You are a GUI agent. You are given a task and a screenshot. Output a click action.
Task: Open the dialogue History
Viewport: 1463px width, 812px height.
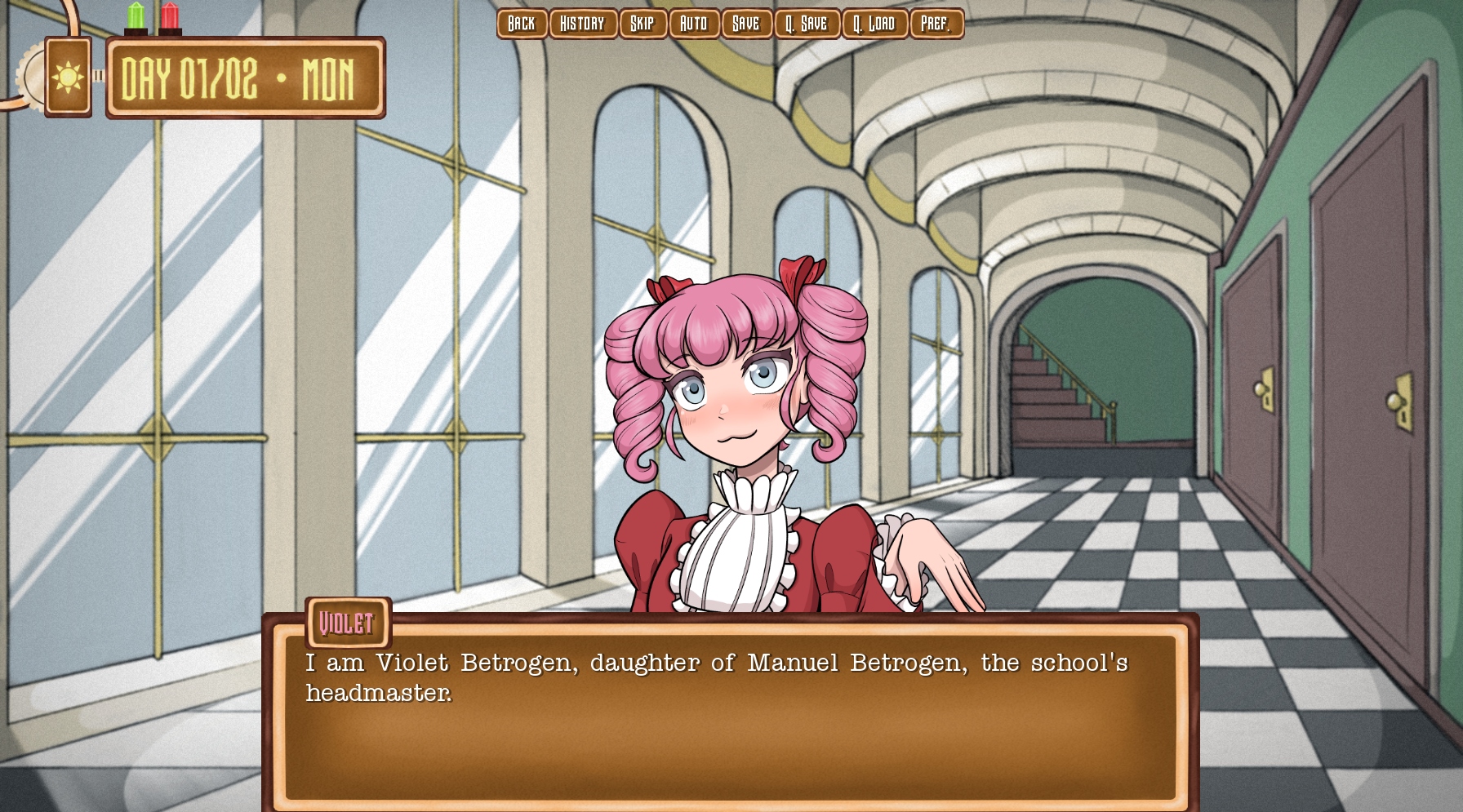(x=583, y=24)
